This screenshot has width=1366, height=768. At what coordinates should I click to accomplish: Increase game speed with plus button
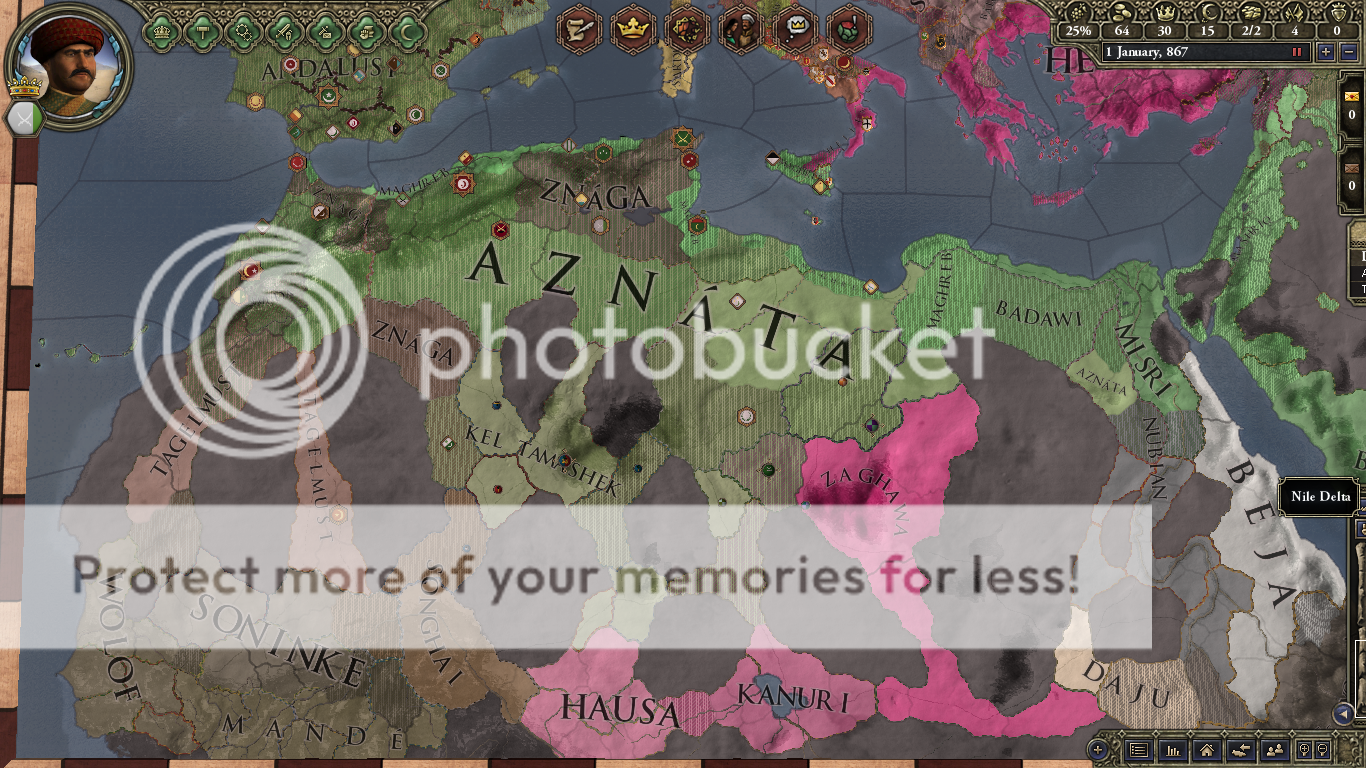point(1325,52)
